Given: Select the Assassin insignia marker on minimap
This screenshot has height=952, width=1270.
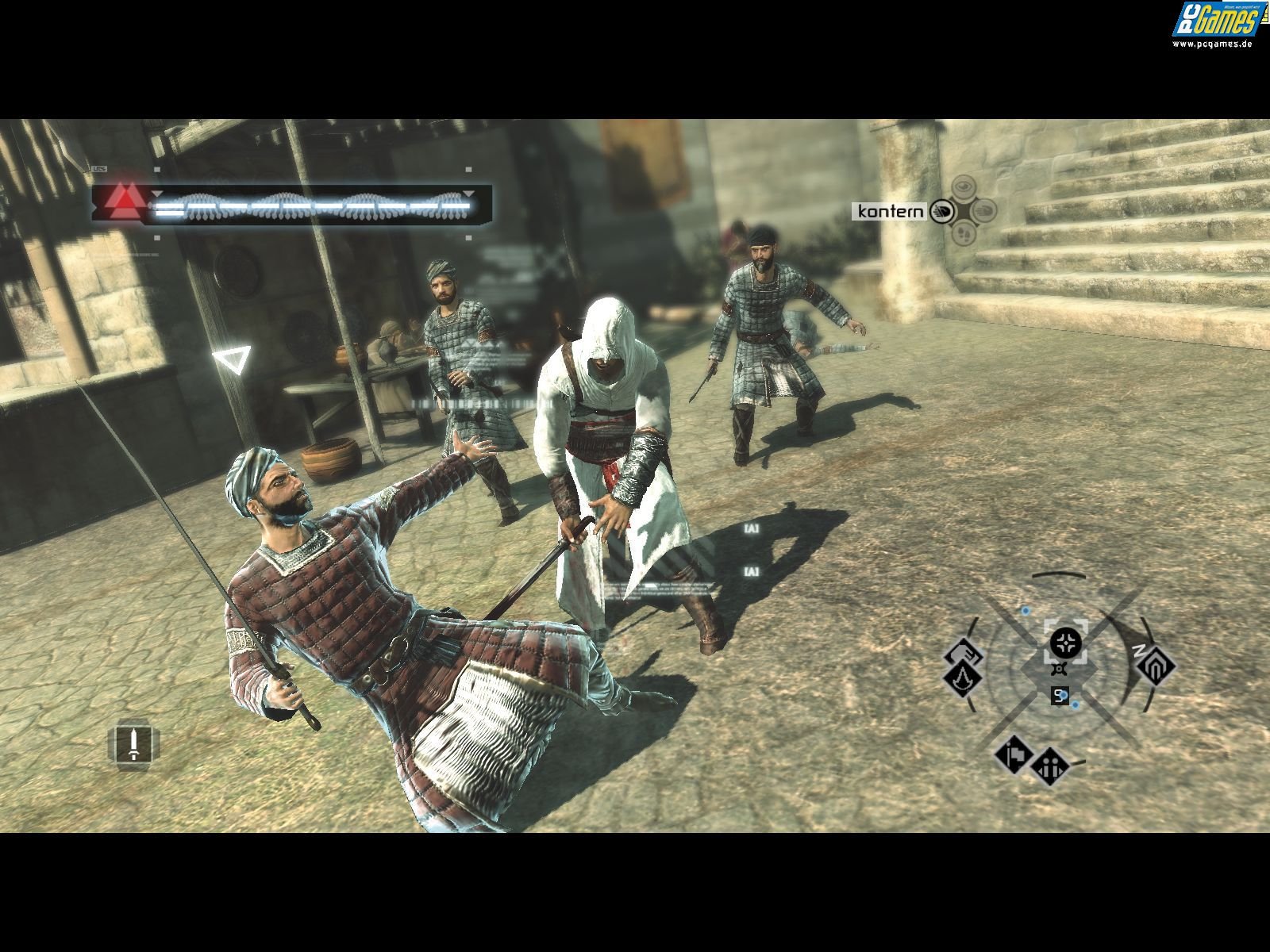Looking at the screenshot, I should coord(962,679).
